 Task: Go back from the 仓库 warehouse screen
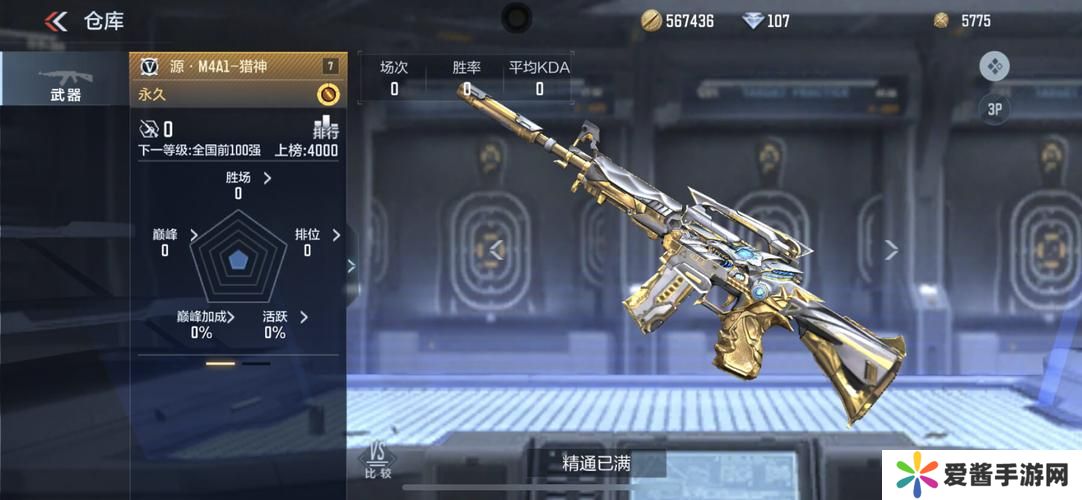pyautogui.click(x=56, y=21)
